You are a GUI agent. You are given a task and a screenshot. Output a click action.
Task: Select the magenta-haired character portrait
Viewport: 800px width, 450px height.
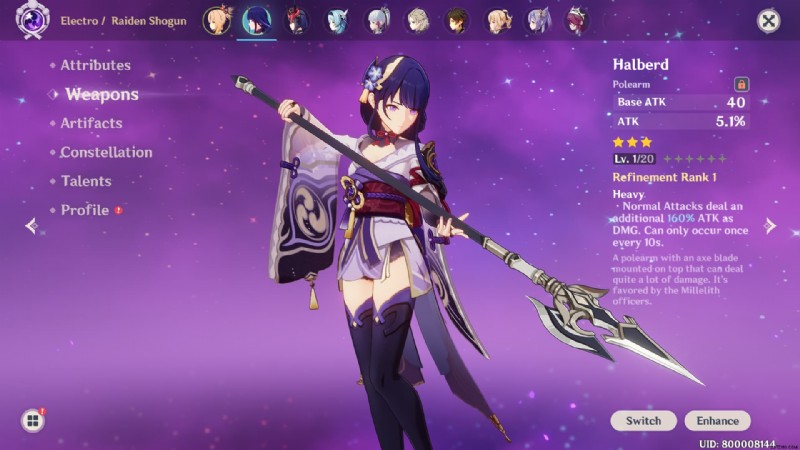[578, 20]
